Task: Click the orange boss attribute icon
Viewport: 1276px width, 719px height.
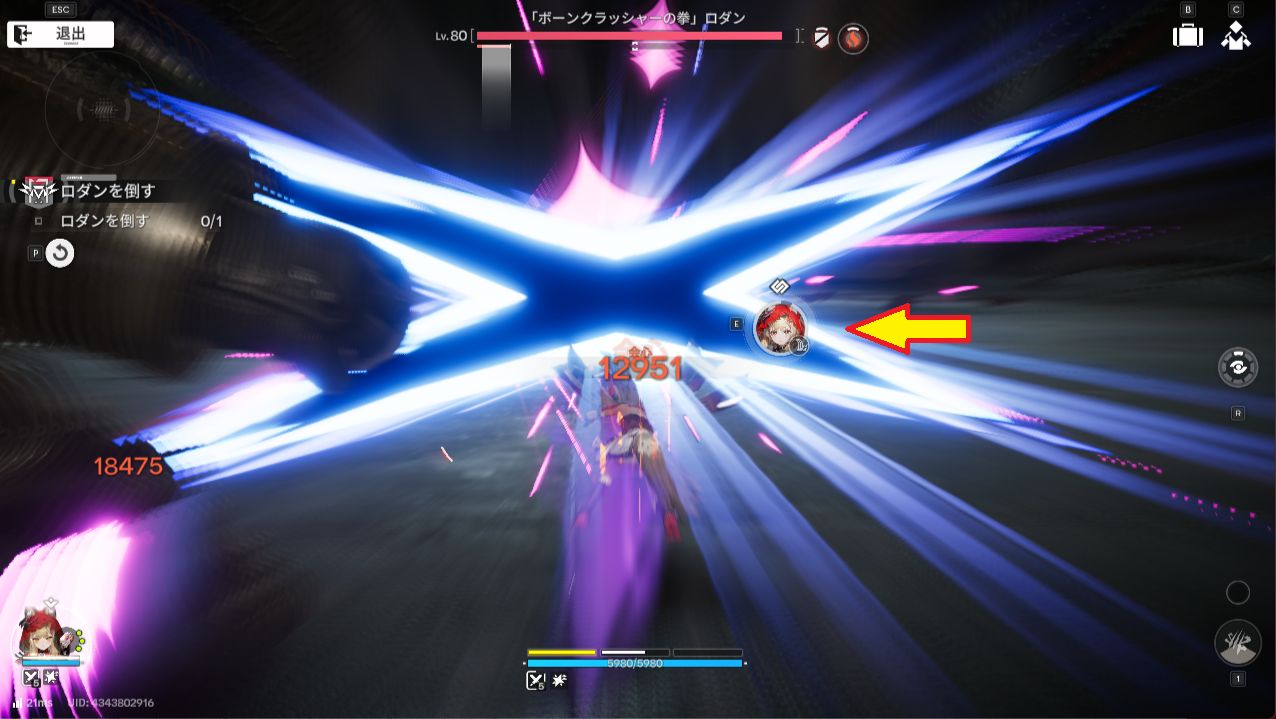Action: 853,39
